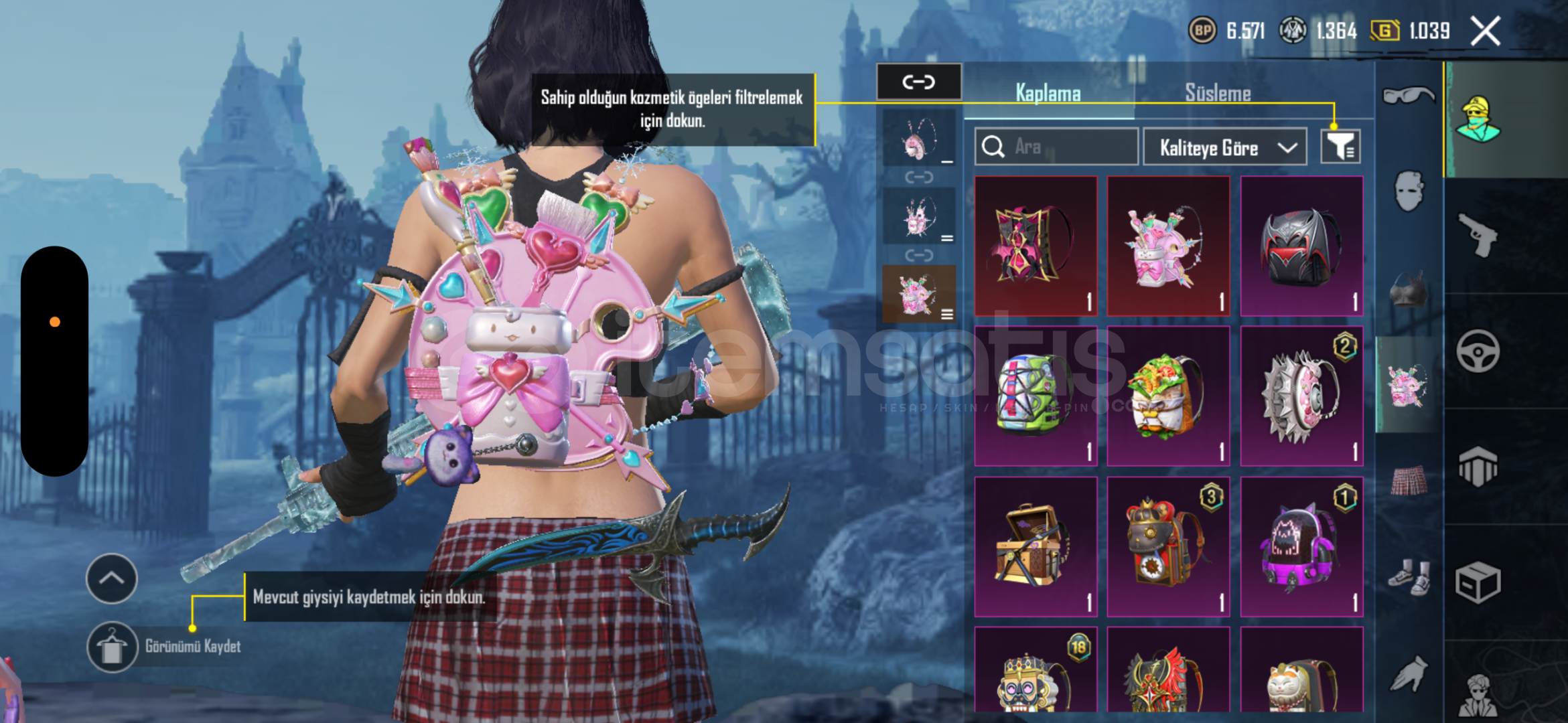
Task: Select the sunglasses eyewear slot
Action: pos(1408,96)
